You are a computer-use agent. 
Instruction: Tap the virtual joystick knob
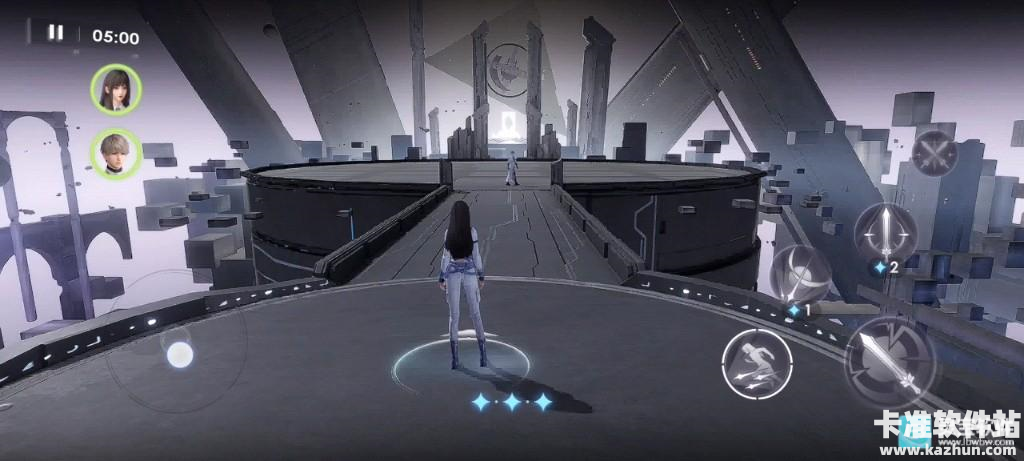[x=179, y=354]
